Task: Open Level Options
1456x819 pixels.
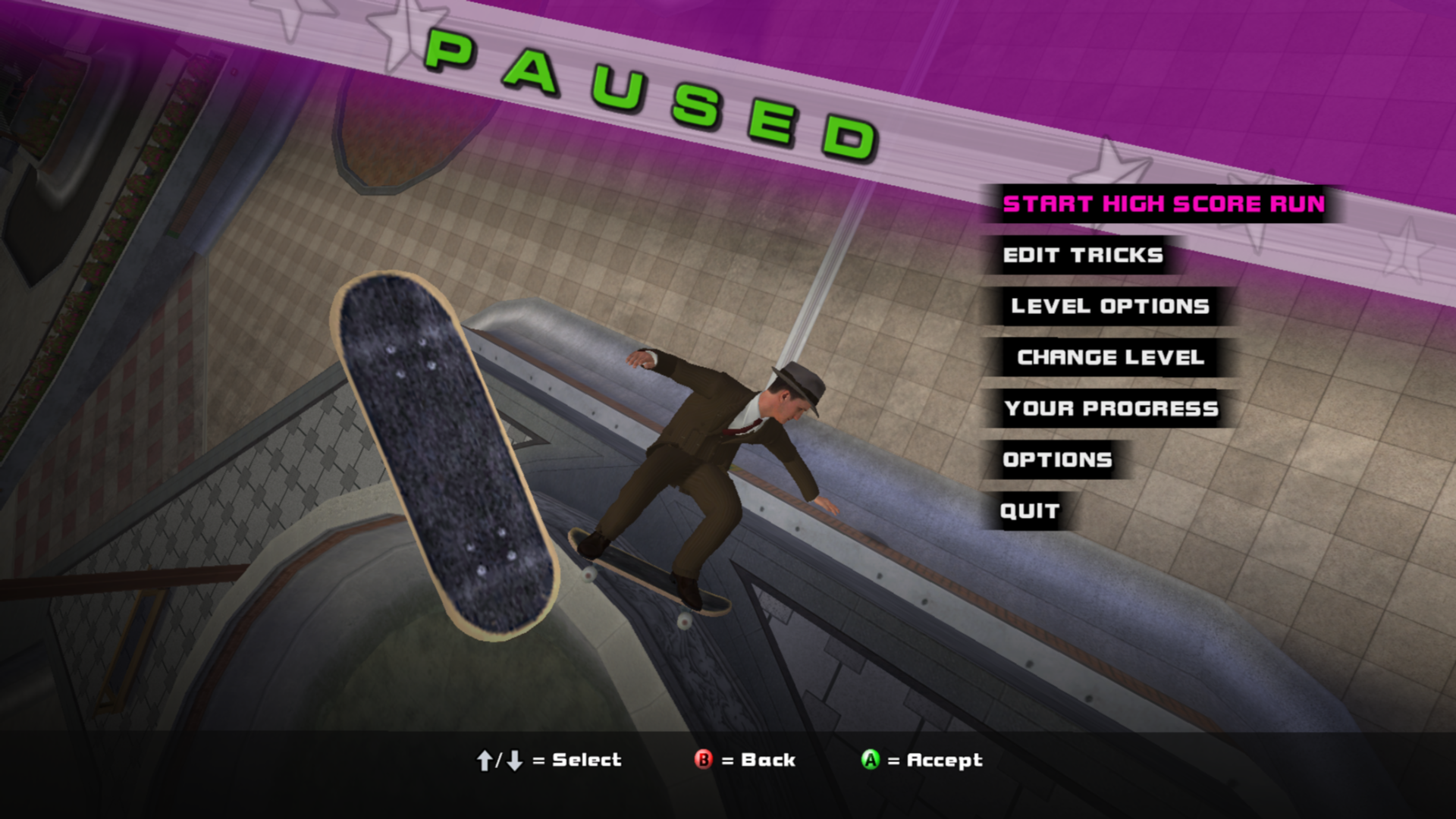Action: [x=1109, y=306]
